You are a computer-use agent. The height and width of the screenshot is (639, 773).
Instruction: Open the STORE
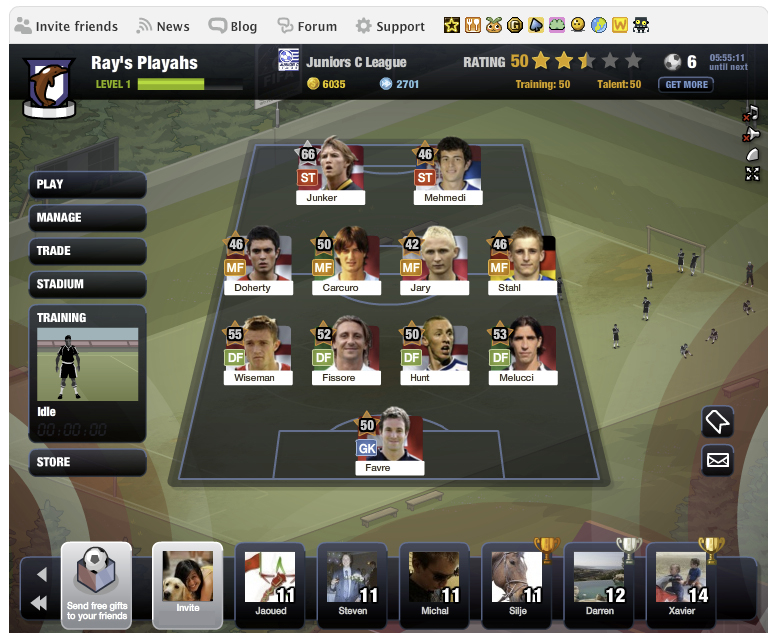click(x=88, y=462)
